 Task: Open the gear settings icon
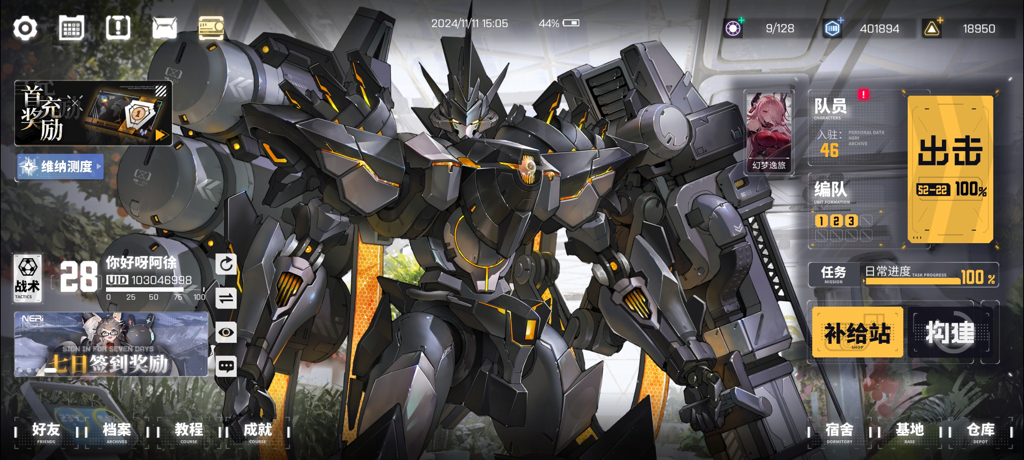point(25,28)
